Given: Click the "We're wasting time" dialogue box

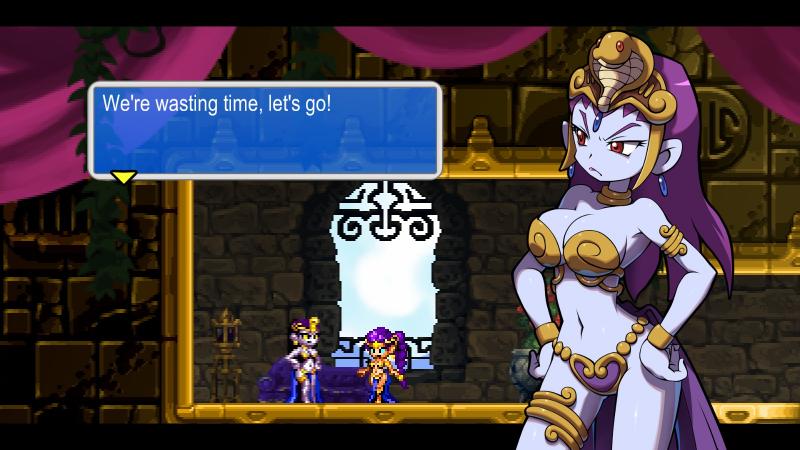Looking at the screenshot, I should point(265,130).
